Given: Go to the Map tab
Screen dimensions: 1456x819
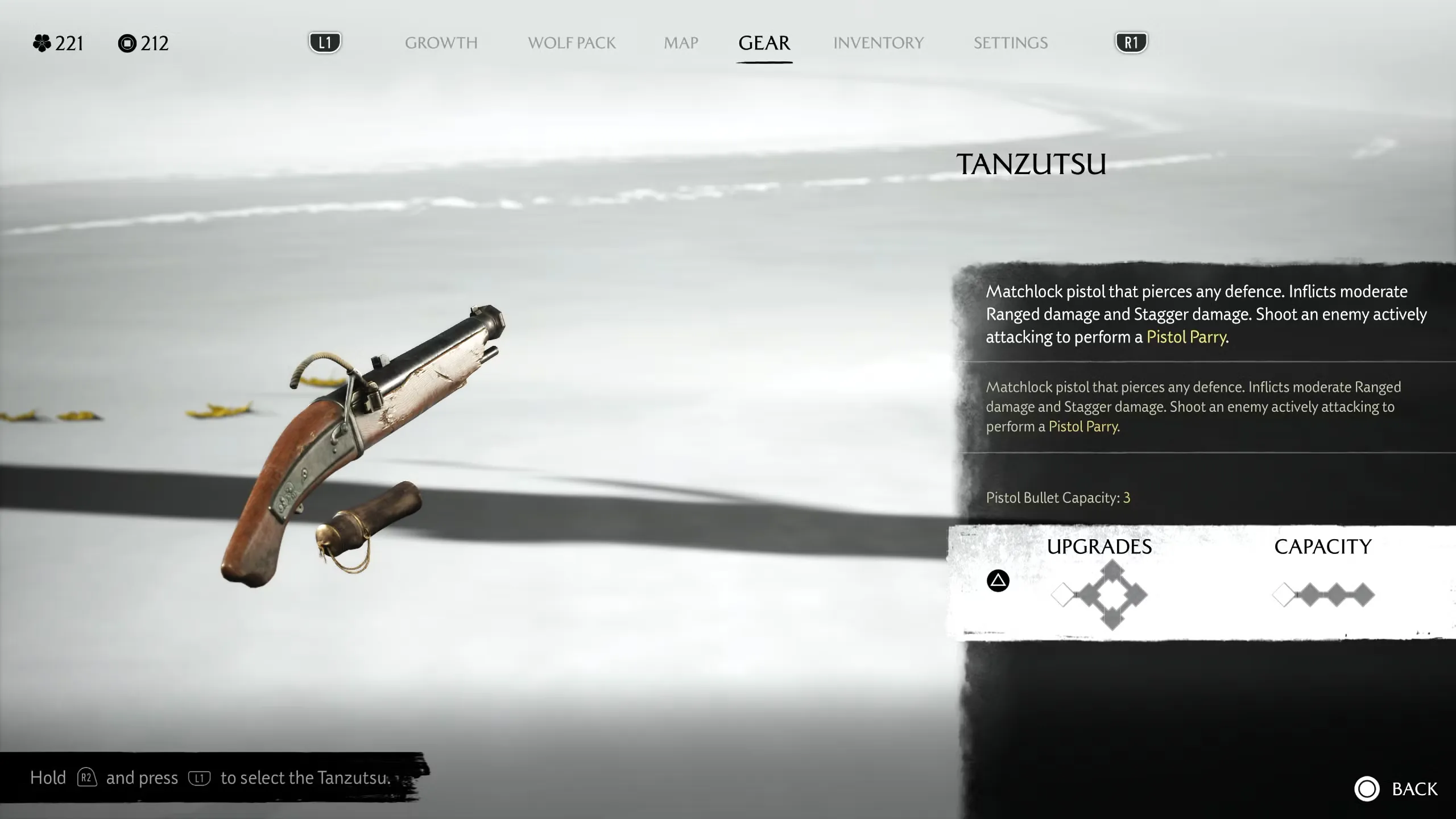Looking at the screenshot, I should click(681, 43).
